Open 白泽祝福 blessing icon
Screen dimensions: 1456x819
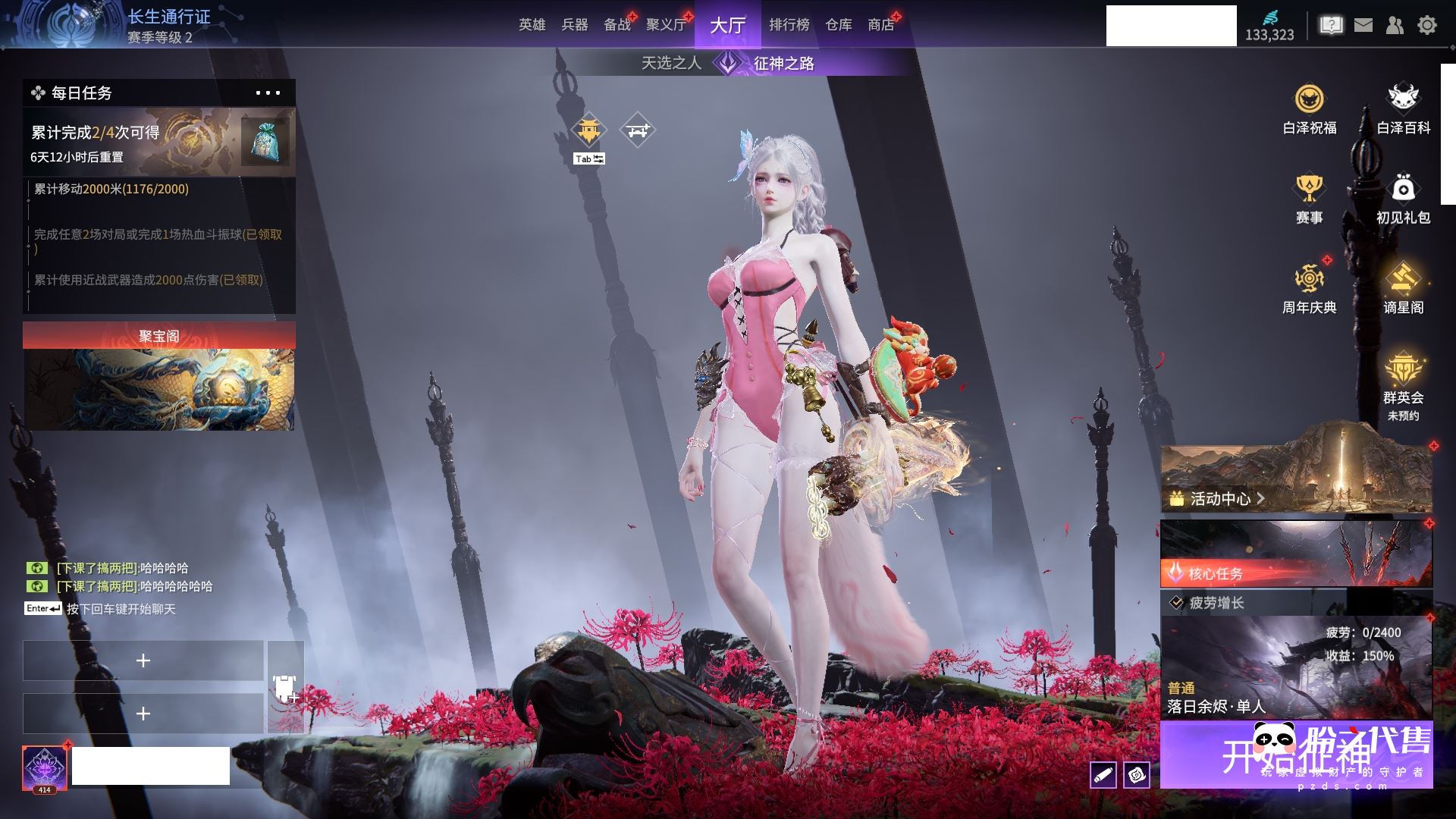click(x=1309, y=109)
